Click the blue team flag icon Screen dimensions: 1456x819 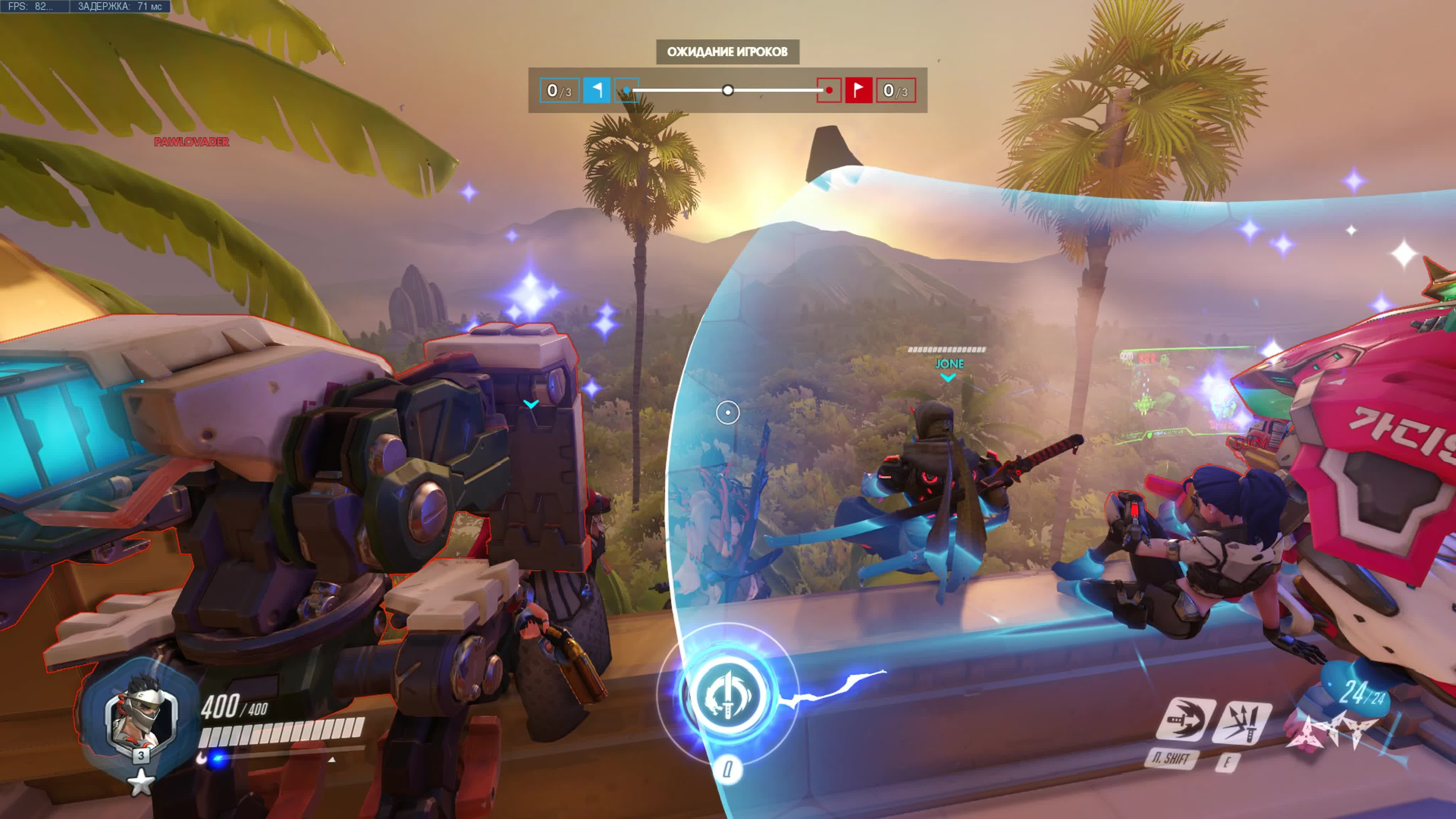pos(596,90)
